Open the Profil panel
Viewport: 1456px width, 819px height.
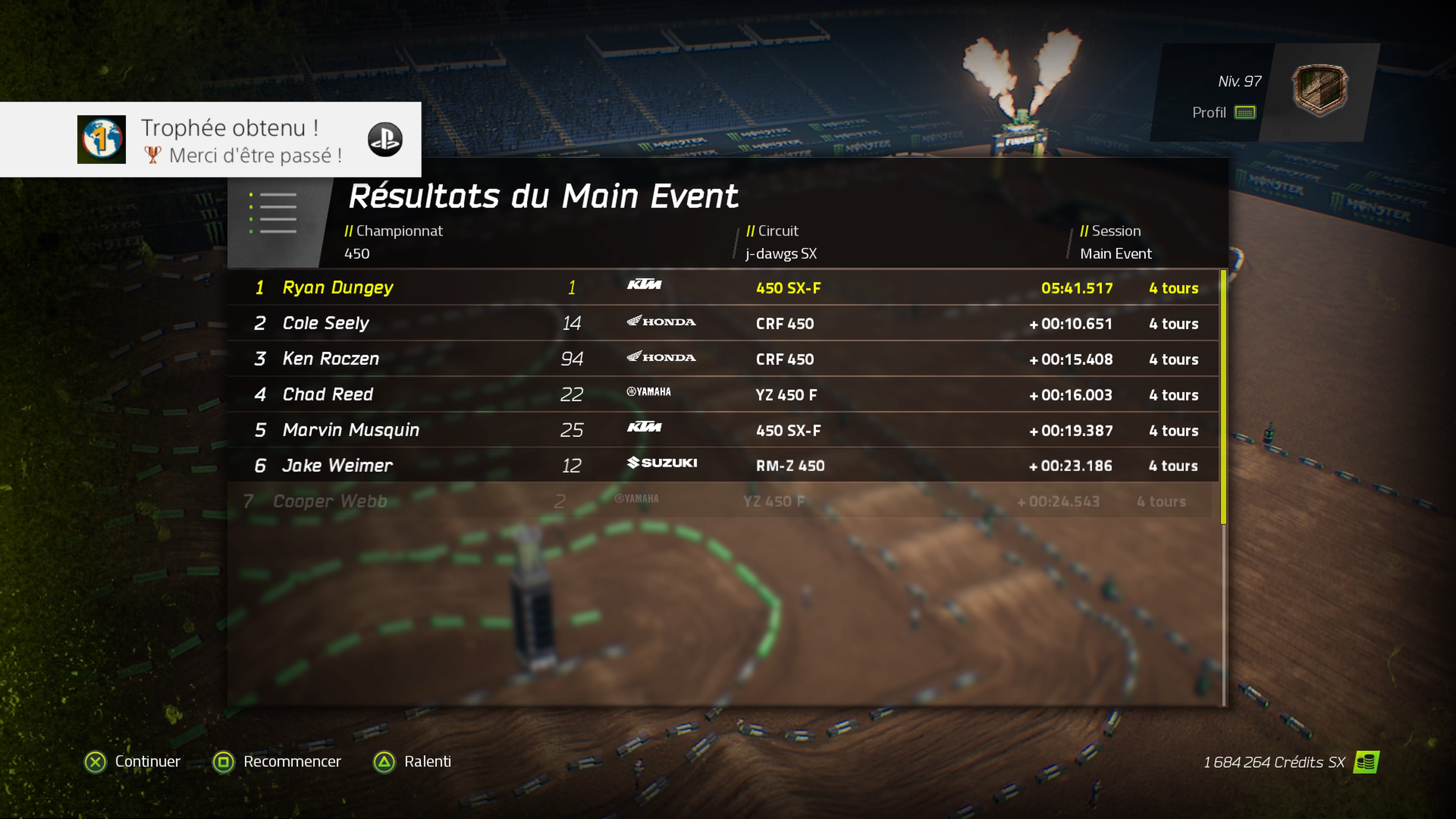[1223, 113]
